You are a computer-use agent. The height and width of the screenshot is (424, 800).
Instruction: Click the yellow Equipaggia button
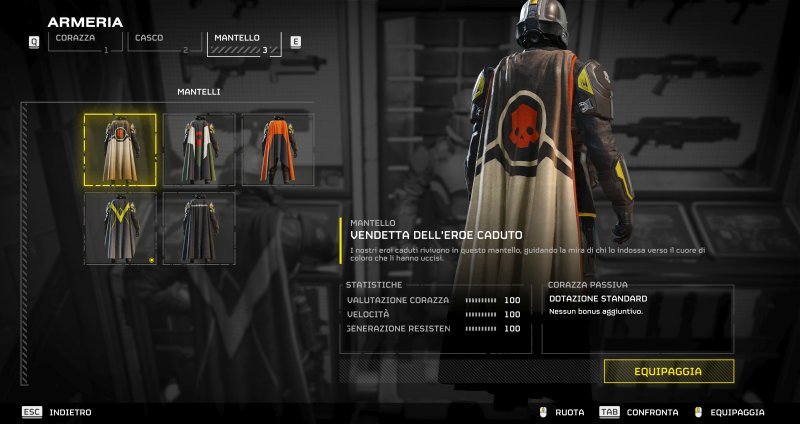tap(668, 371)
